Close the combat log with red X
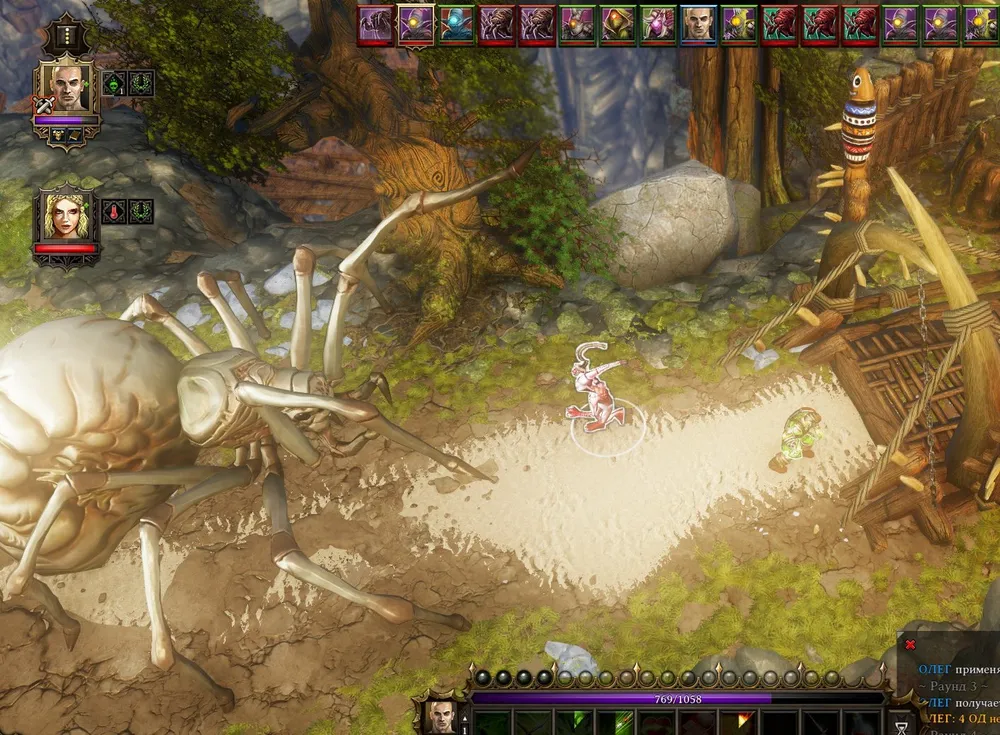The image size is (1000, 735). [x=910, y=645]
